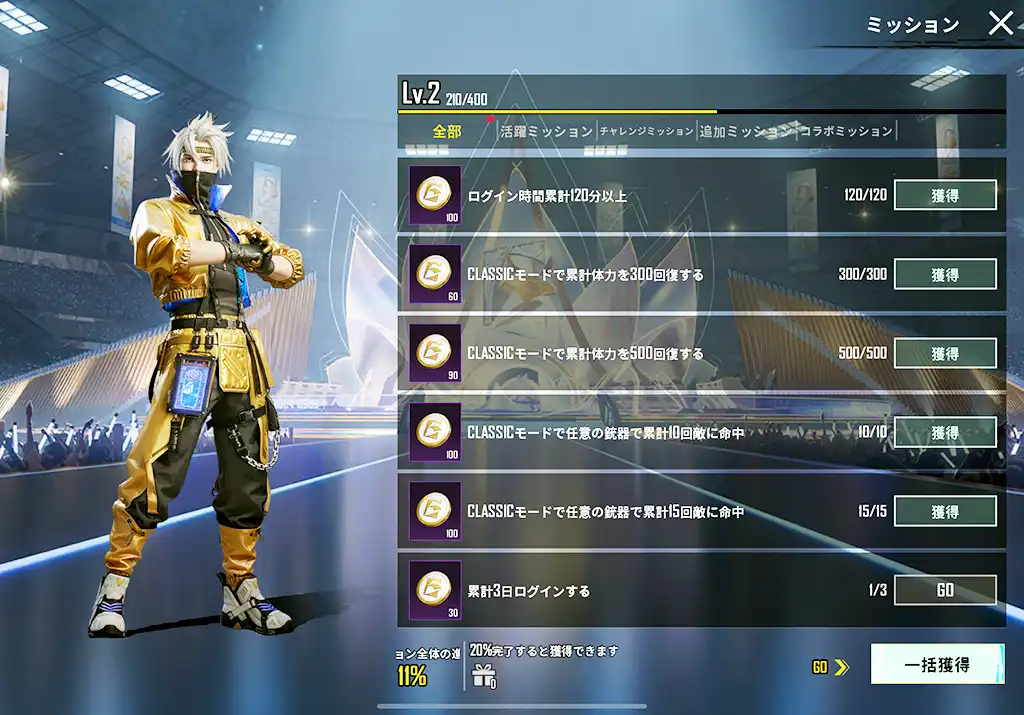Claim the 300 health recovery mission reward
Image resolution: width=1024 pixels, height=715 pixels.
point(944,274)
